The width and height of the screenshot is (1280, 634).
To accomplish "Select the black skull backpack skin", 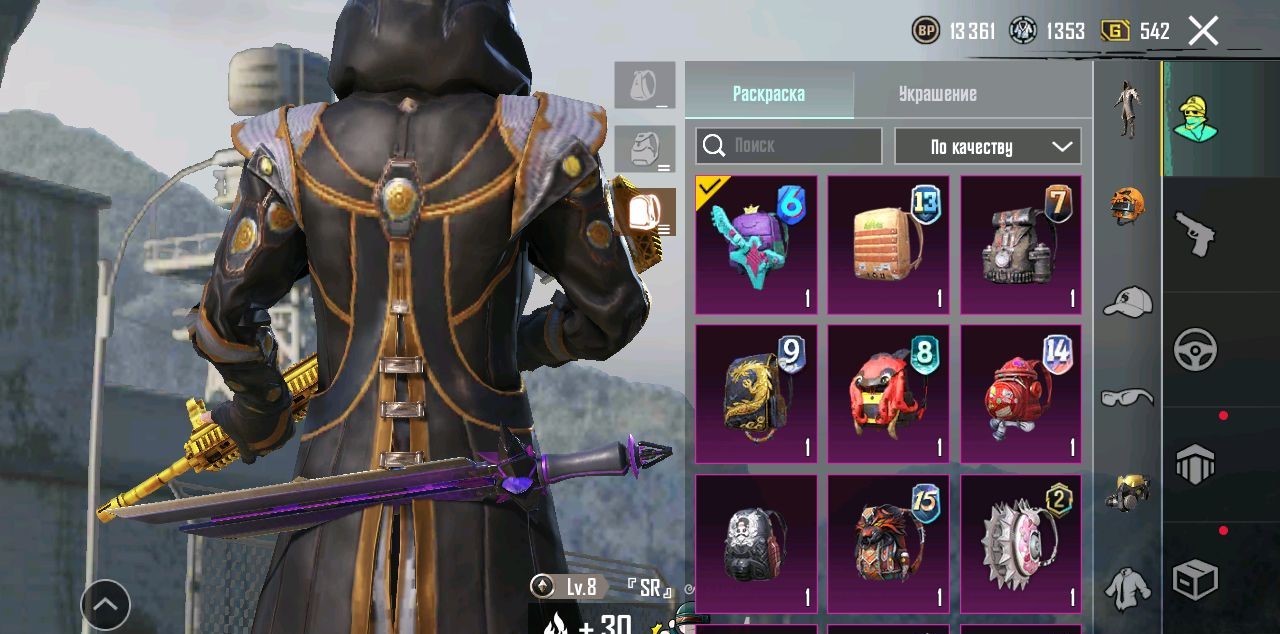I will [756, 544].
